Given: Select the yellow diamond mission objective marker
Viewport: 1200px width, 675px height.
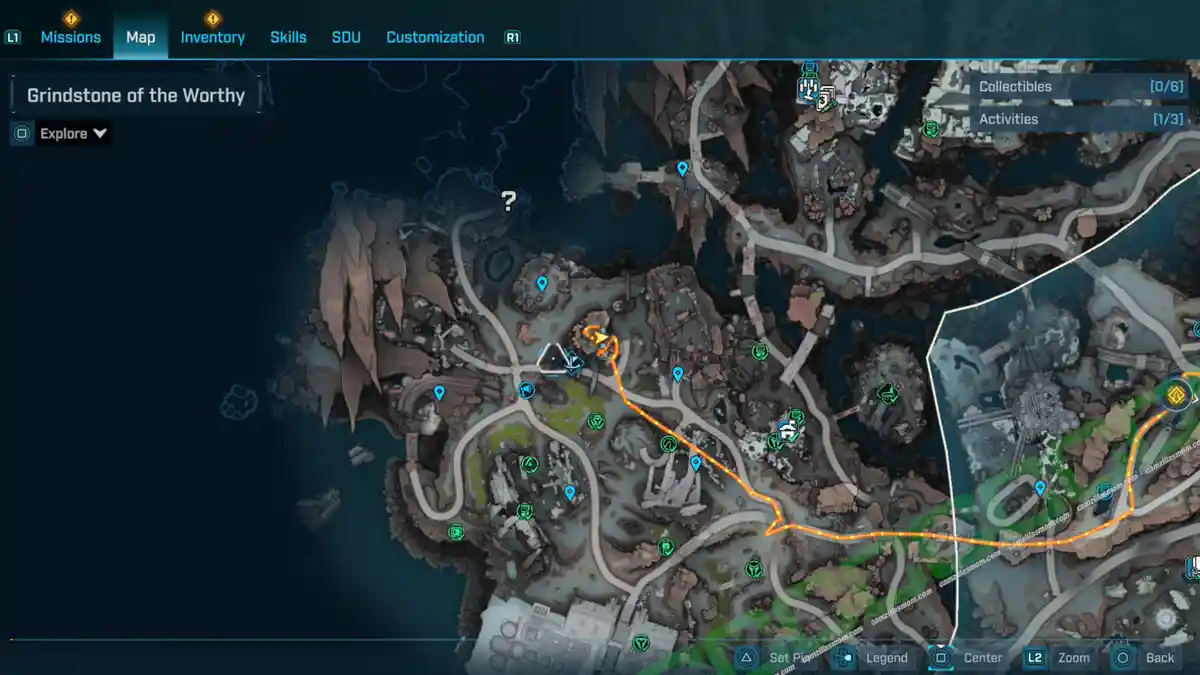Looking at the screenshot, I should [x=1176, y=395].
